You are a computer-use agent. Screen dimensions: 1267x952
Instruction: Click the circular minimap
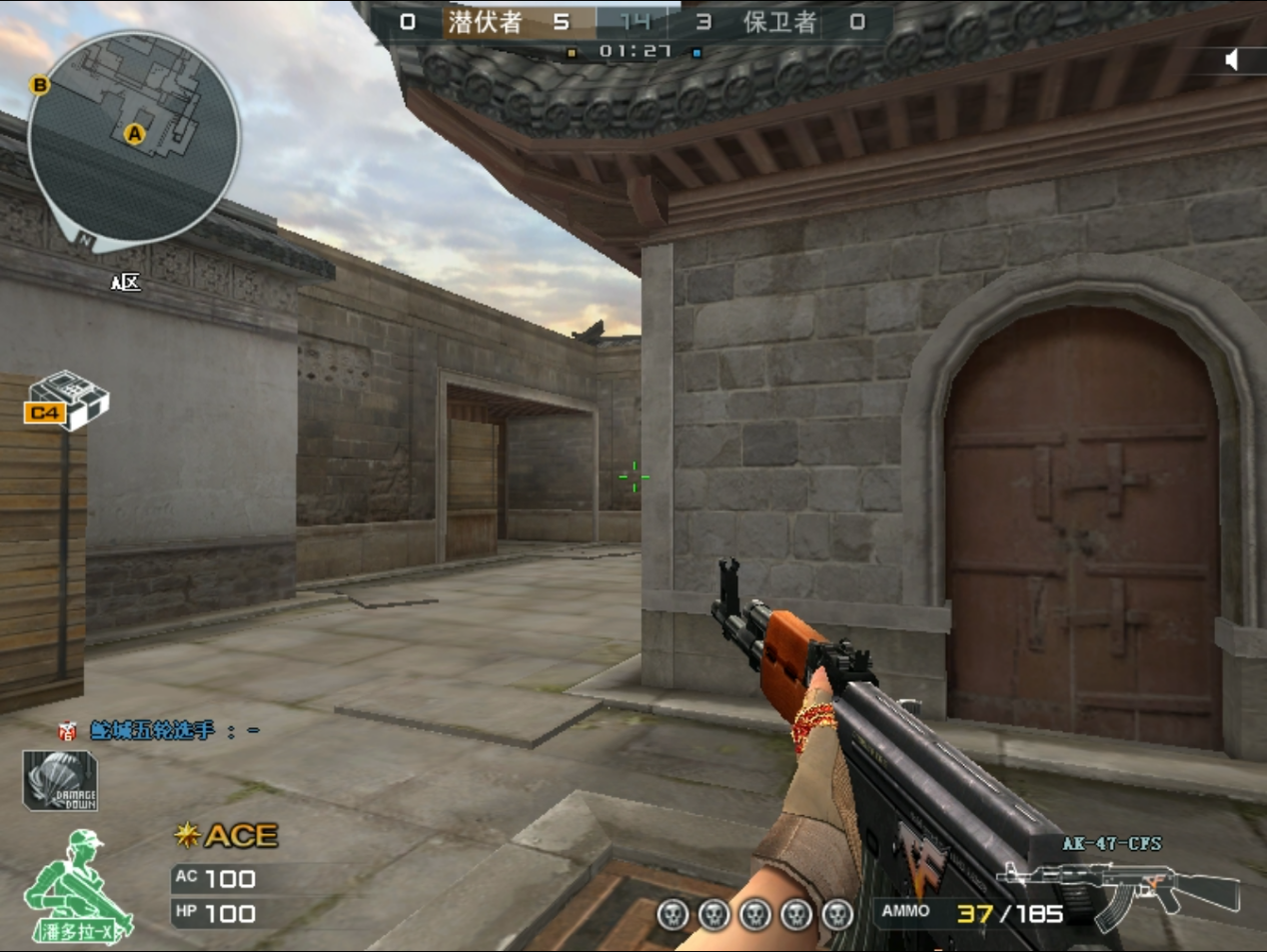click(x=134, y=140)
